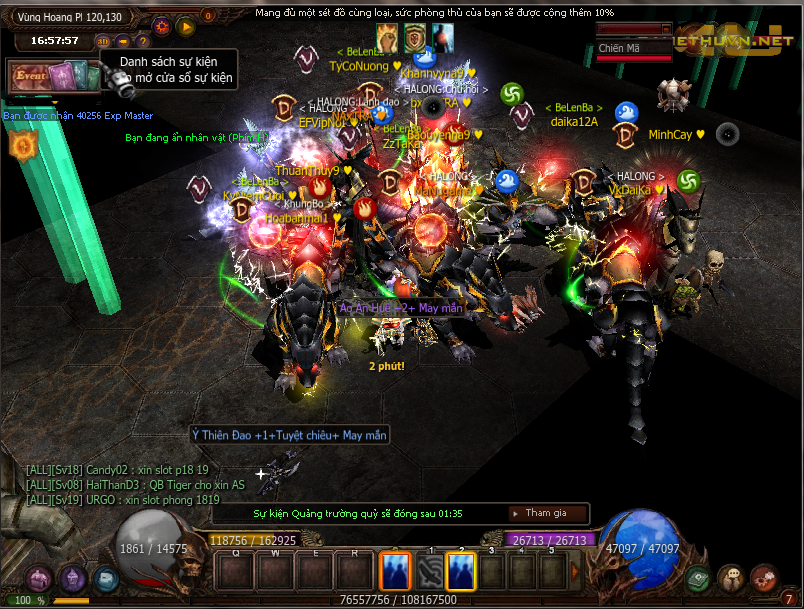Open the orange gear settings icon

tap(160, 27)
